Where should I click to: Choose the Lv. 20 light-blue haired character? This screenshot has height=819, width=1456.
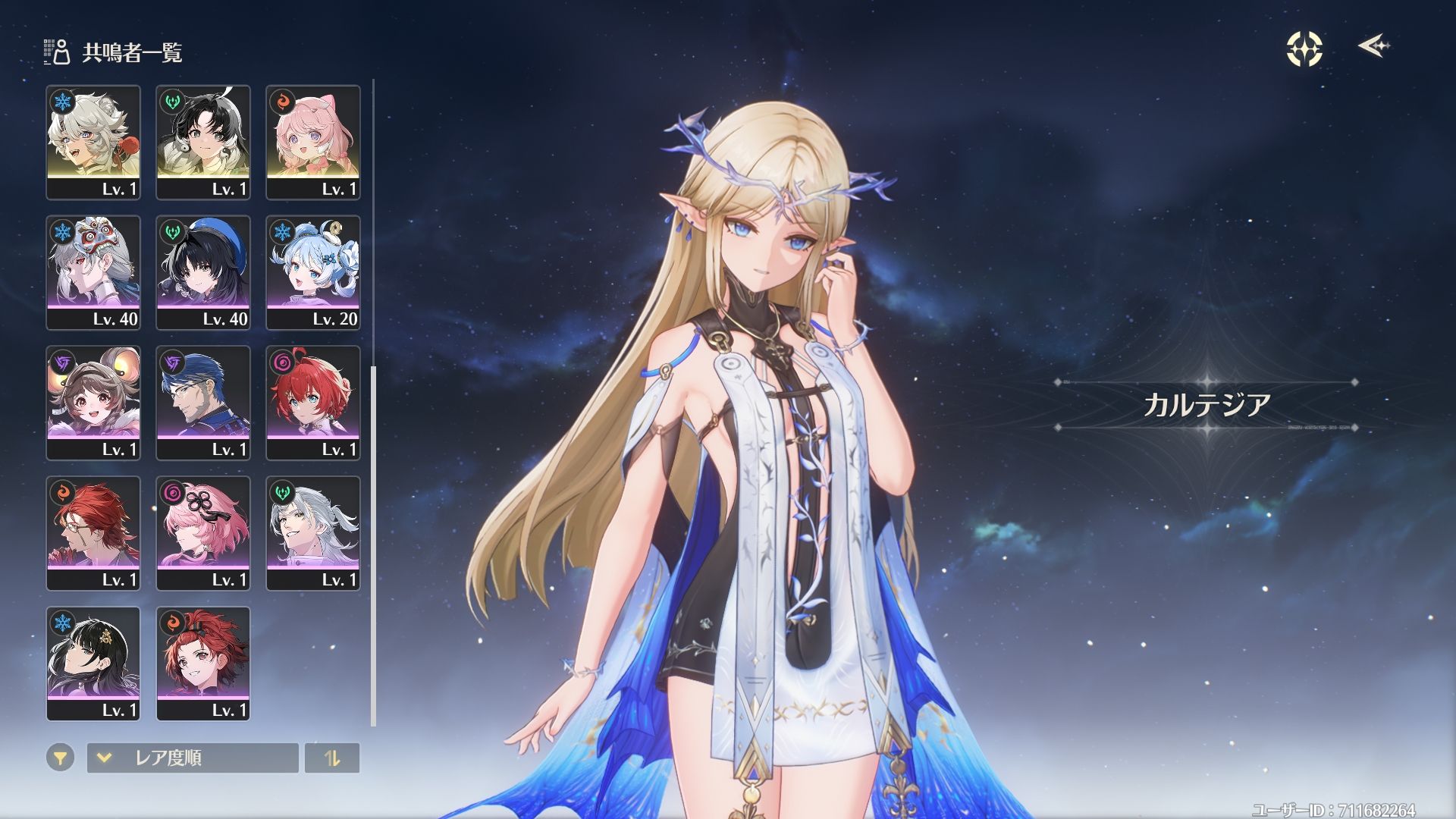pyautogui.click(x=313, y=272)
